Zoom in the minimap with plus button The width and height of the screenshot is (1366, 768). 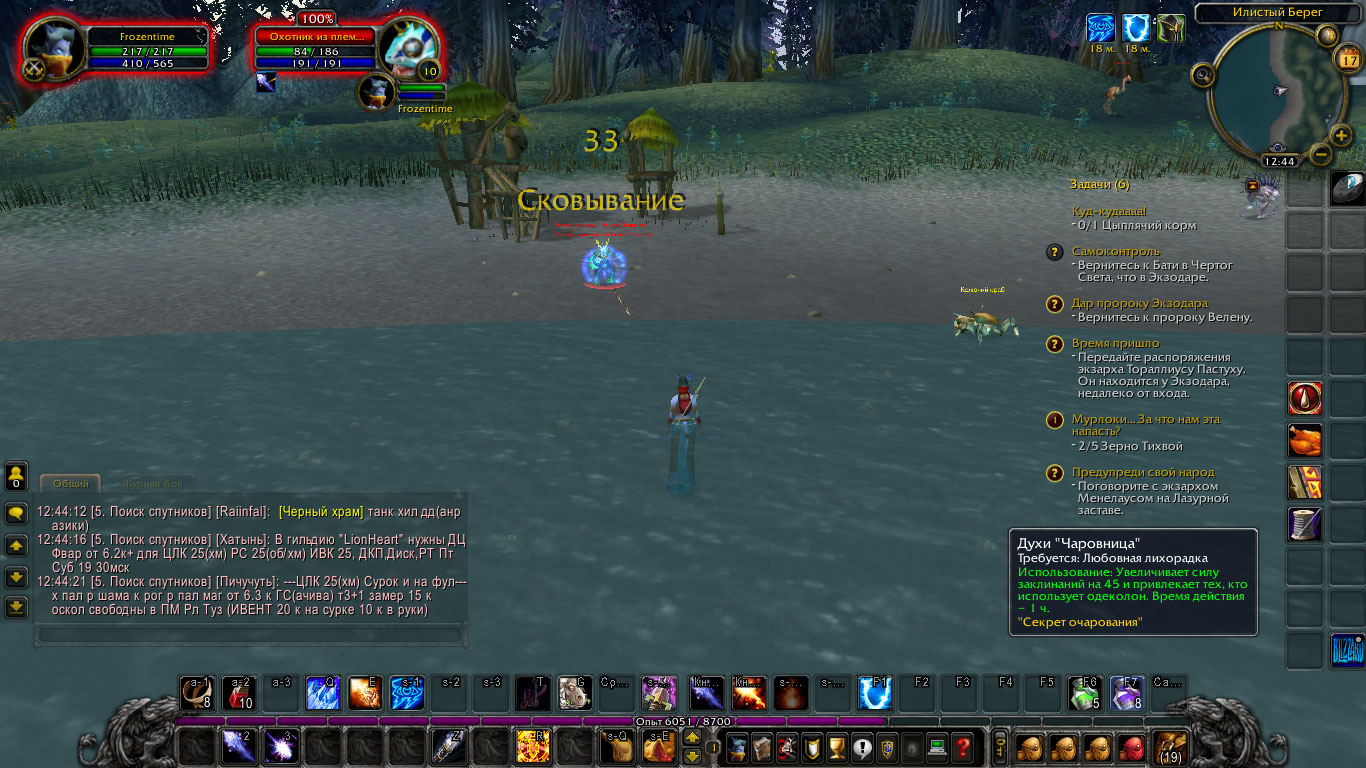pos(1342,136)
